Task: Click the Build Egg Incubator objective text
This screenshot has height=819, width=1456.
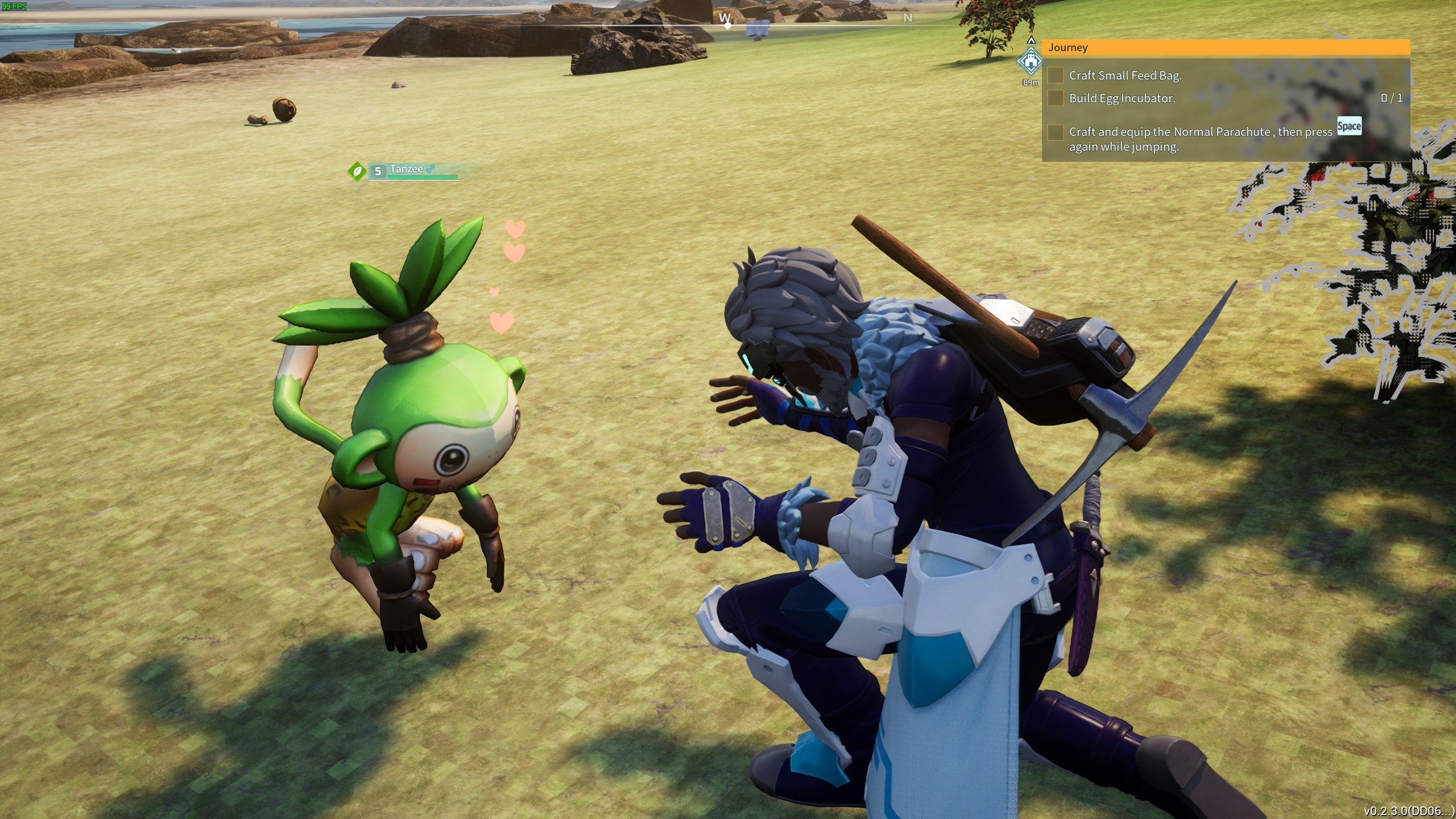Action: (x=1121, y=98)
